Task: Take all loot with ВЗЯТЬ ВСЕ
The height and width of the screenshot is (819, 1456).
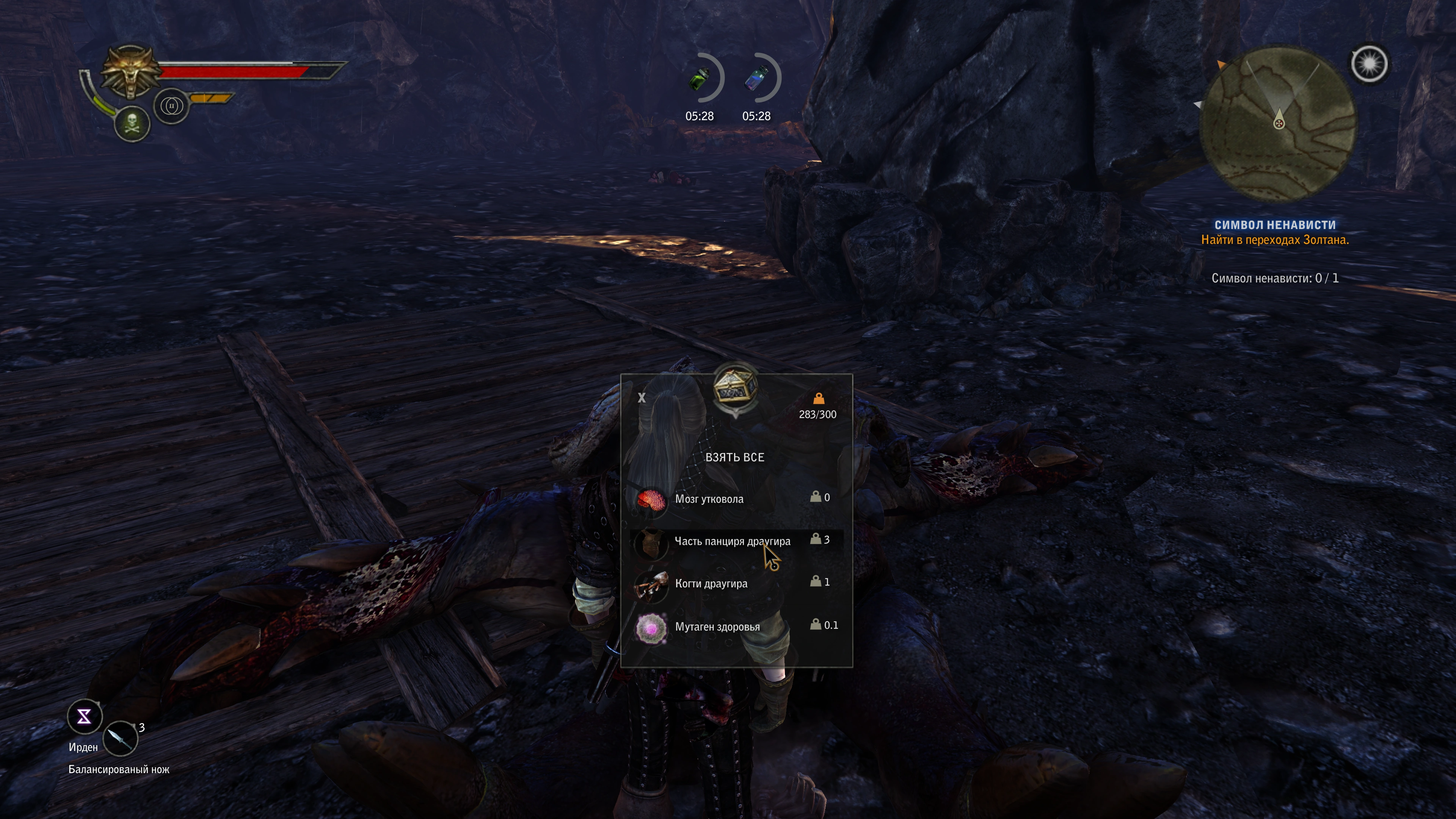Action: 734,457
